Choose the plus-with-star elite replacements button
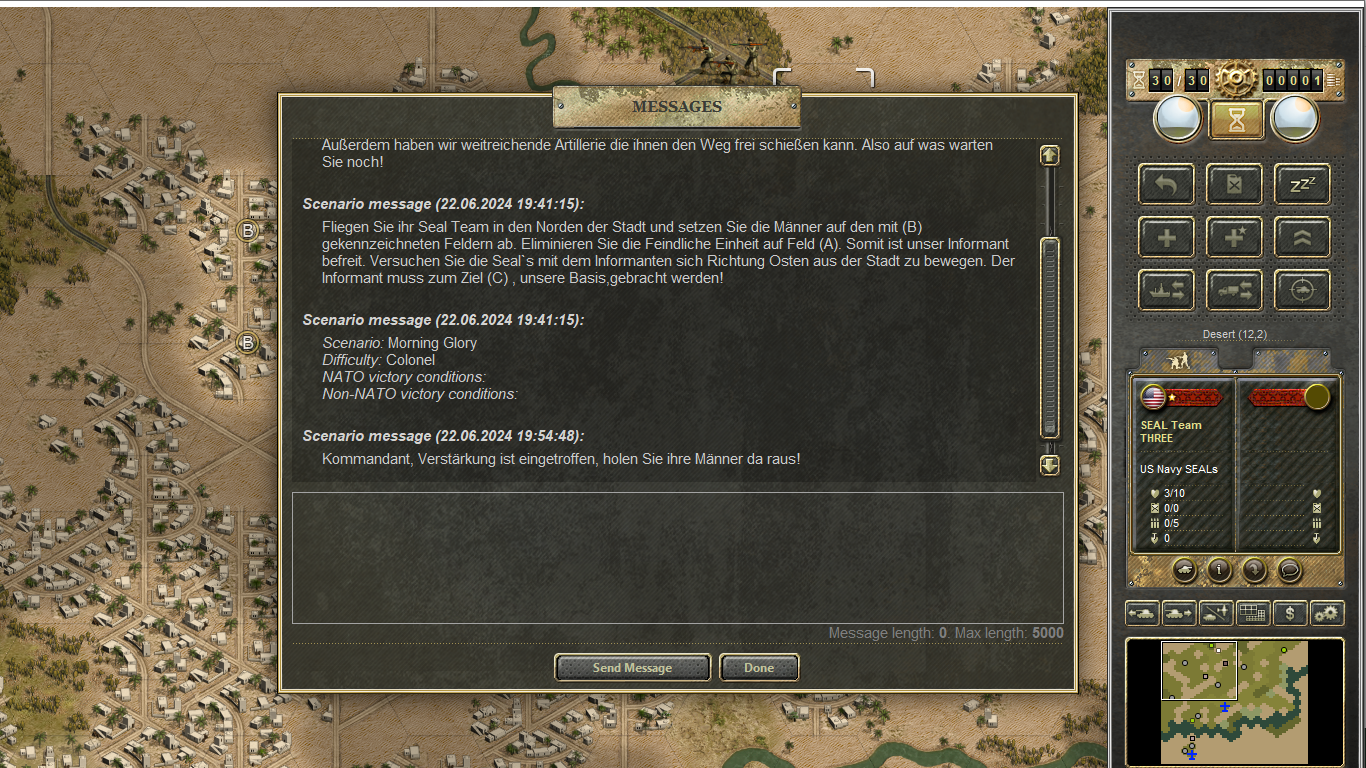The height and width of the screenshot is (768, 1366). (x=1234, y=238)
